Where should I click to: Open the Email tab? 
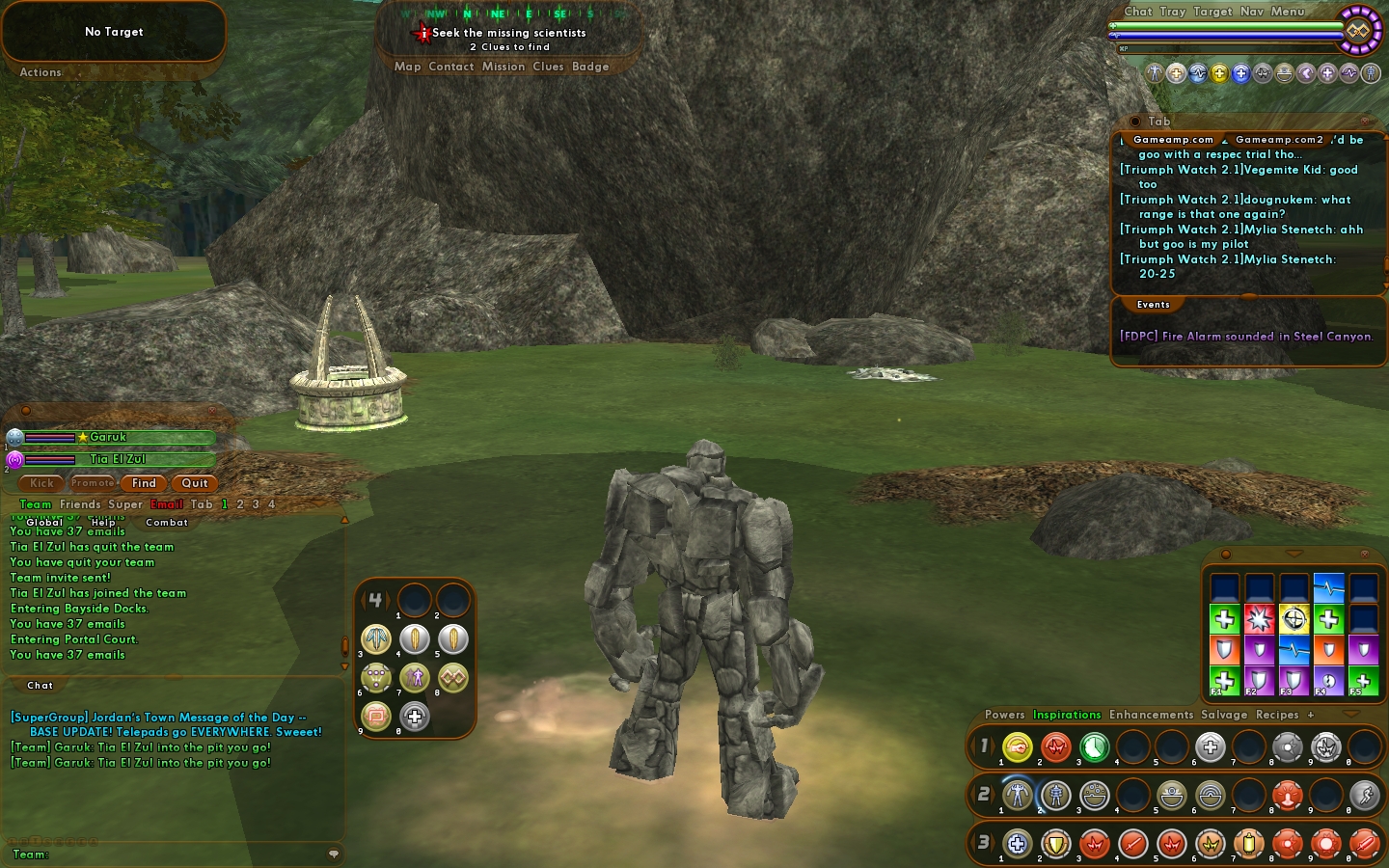point(166,504)
